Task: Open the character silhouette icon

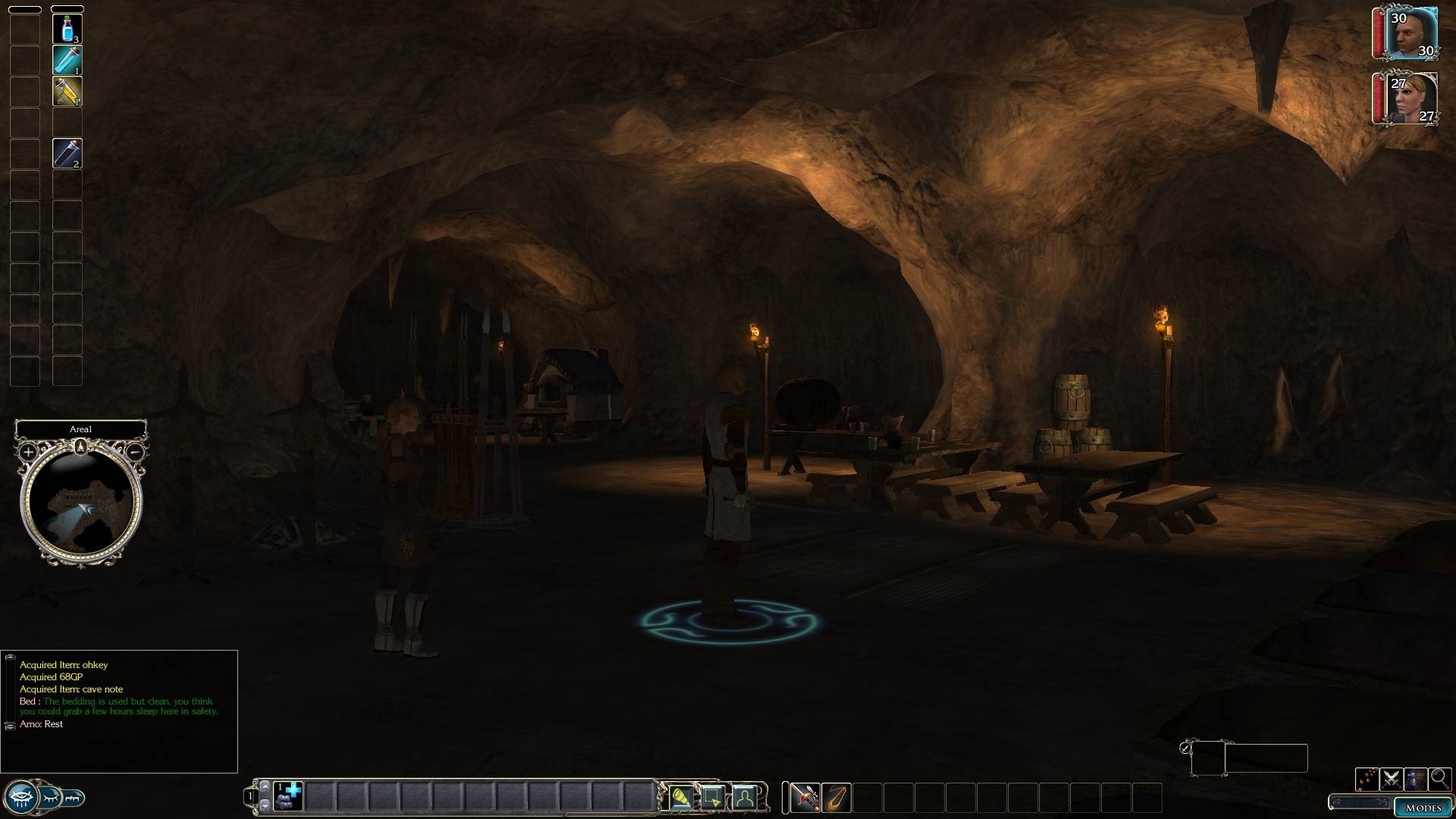Action: tap(745, 798)
